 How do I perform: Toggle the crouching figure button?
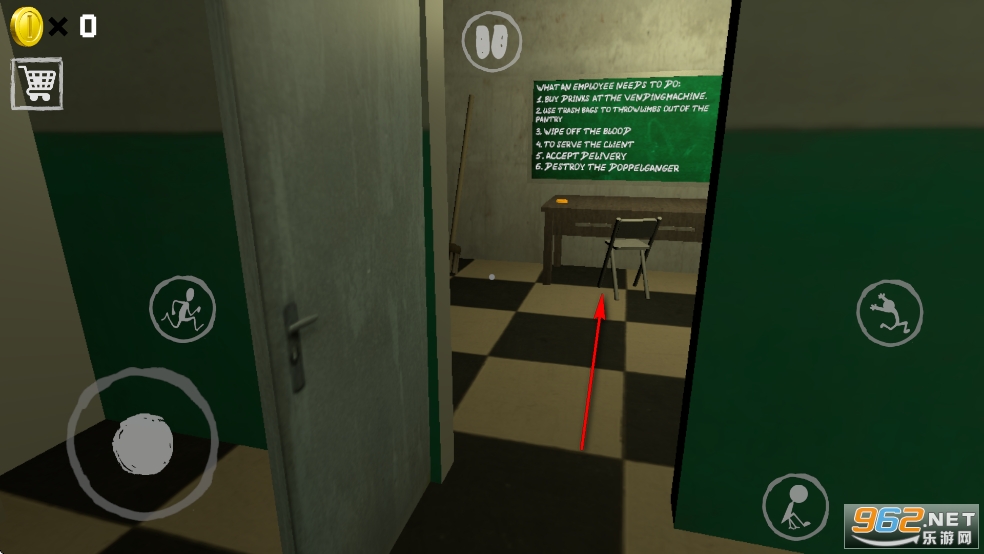(795, 506)
